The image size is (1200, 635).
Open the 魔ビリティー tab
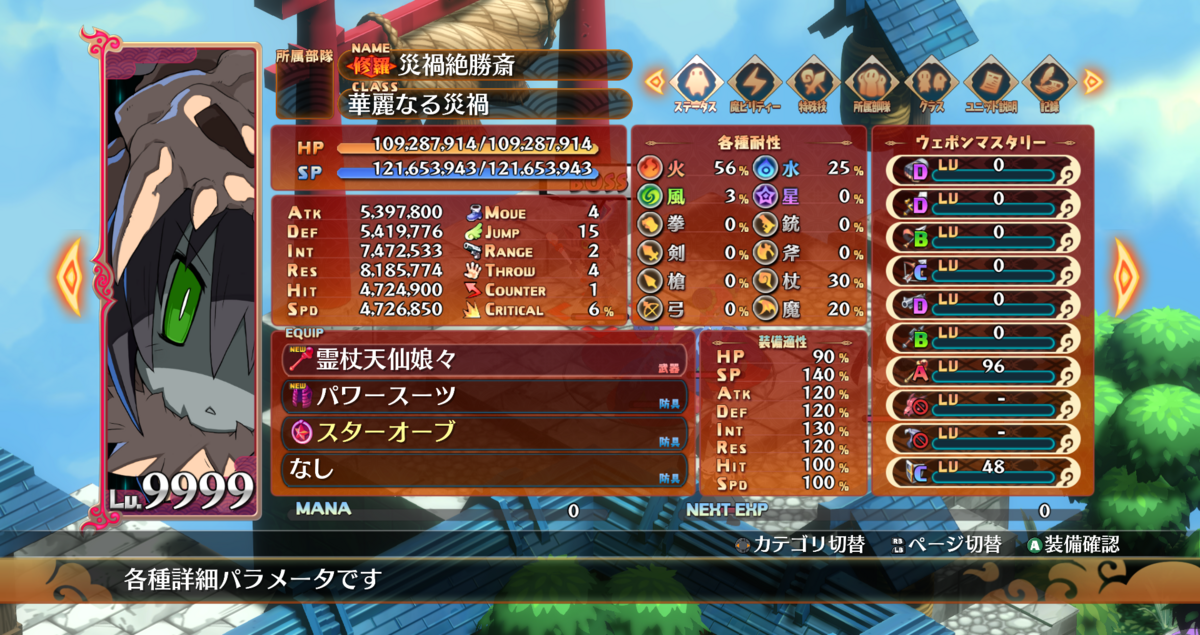click(x=754, y=84)
